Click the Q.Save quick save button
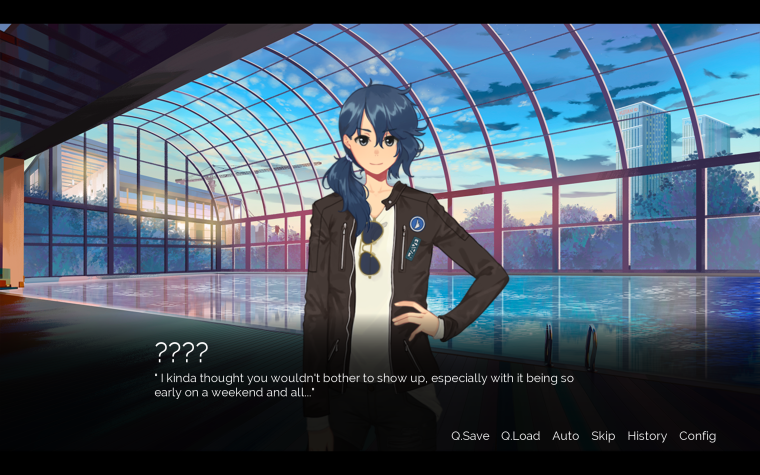Image resolution: width=760 pixels, height=475 pixels. (x=470, y=436)
